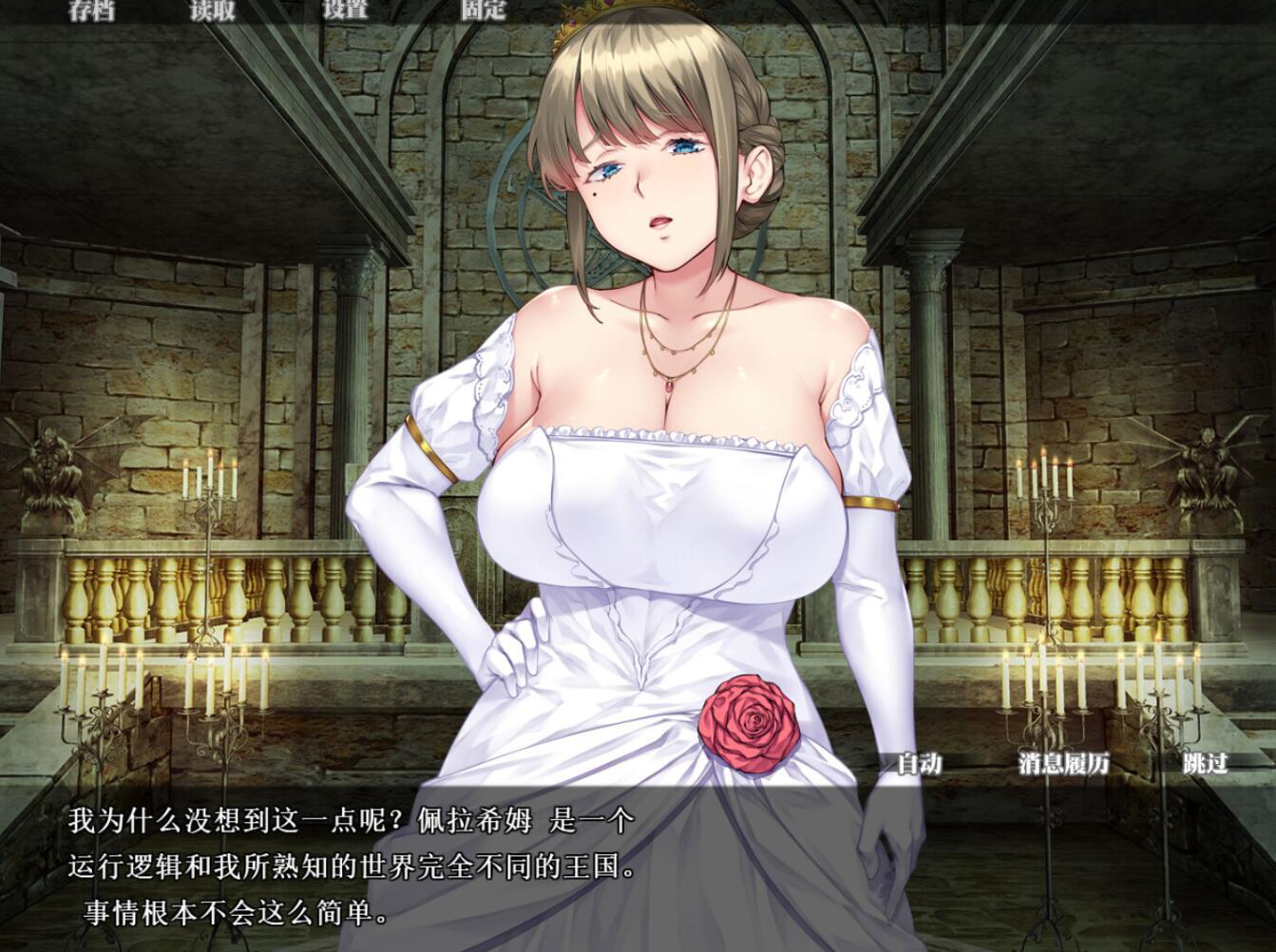Open the 存档 save menu
The image size is (1276, 952).
(92, 10)
